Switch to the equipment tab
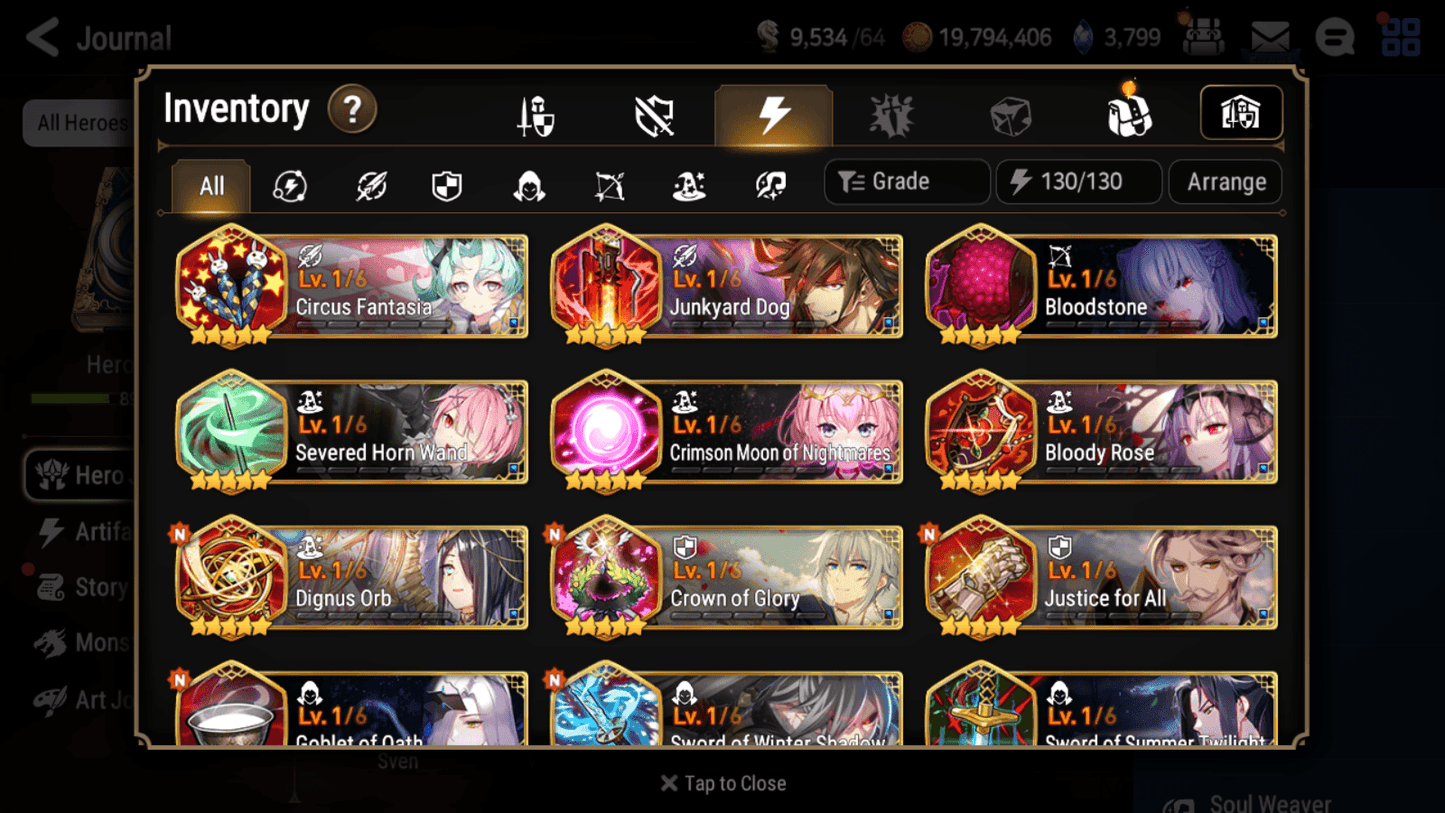 (x=535, y=113)
